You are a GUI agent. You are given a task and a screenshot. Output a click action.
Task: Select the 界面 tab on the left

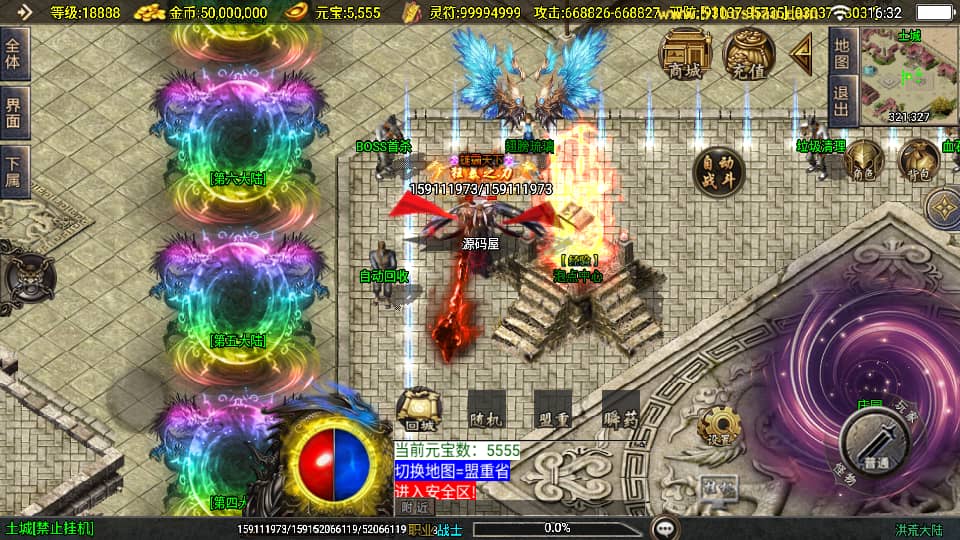(x=15, y=113)
